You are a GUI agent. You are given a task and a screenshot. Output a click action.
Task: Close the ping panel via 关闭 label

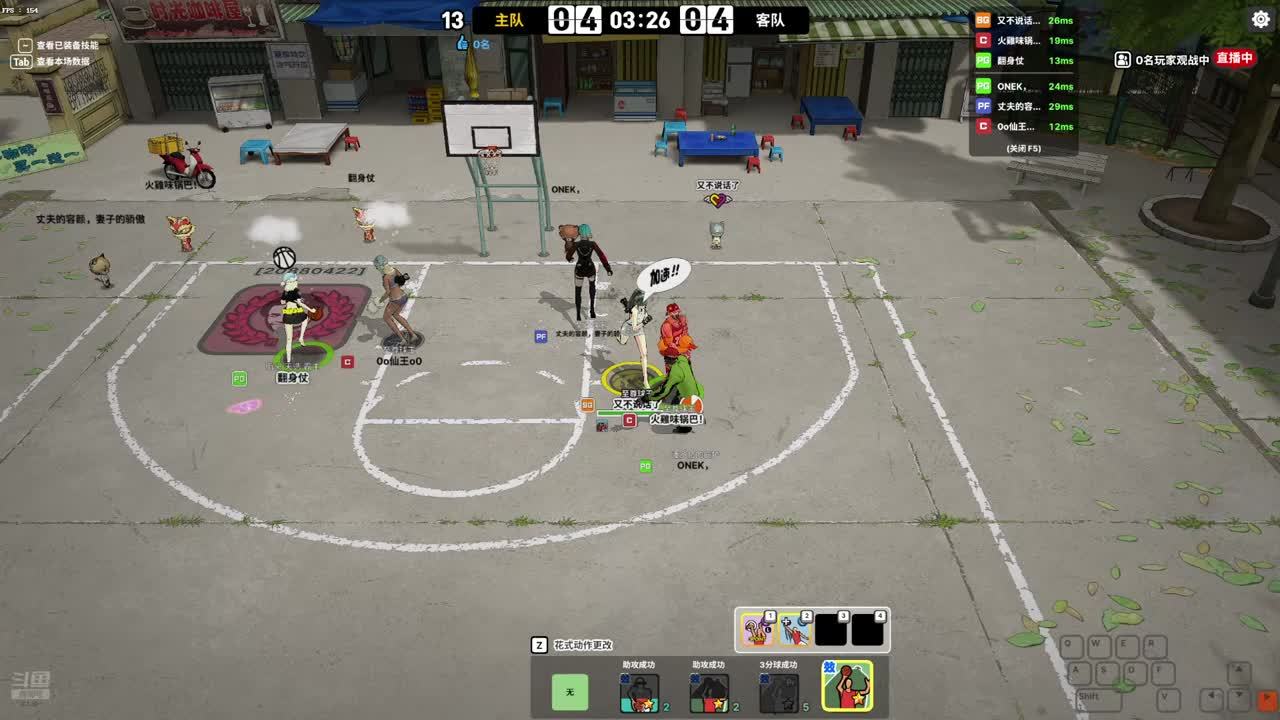click(1023, 148)
